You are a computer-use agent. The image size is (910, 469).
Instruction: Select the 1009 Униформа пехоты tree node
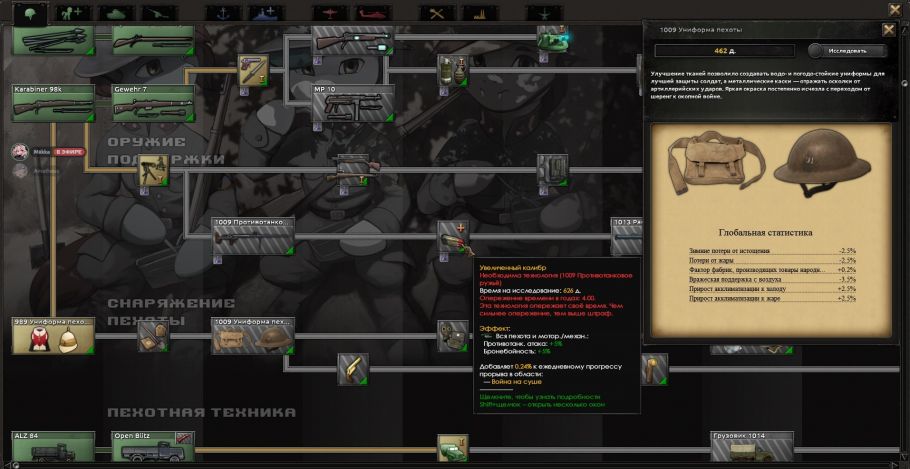(x=253, y=336)
